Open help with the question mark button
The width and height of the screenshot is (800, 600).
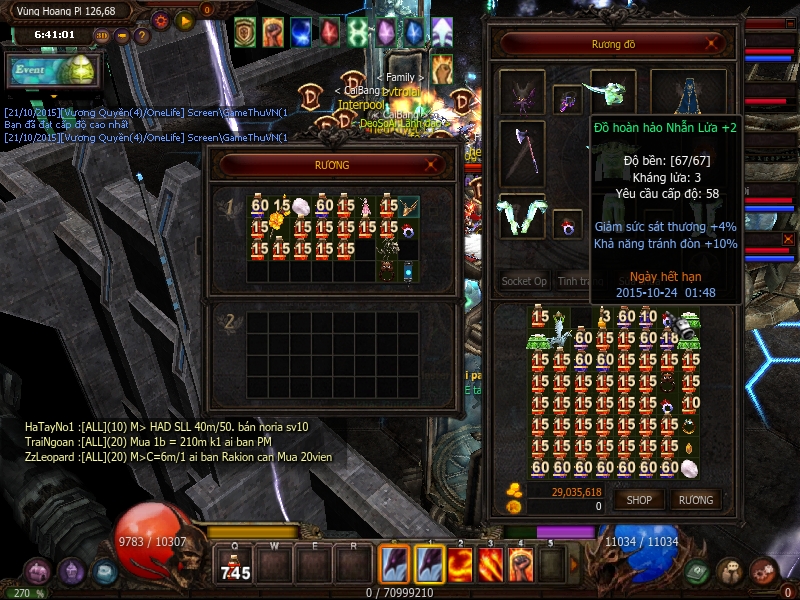[x=142, y=36]
